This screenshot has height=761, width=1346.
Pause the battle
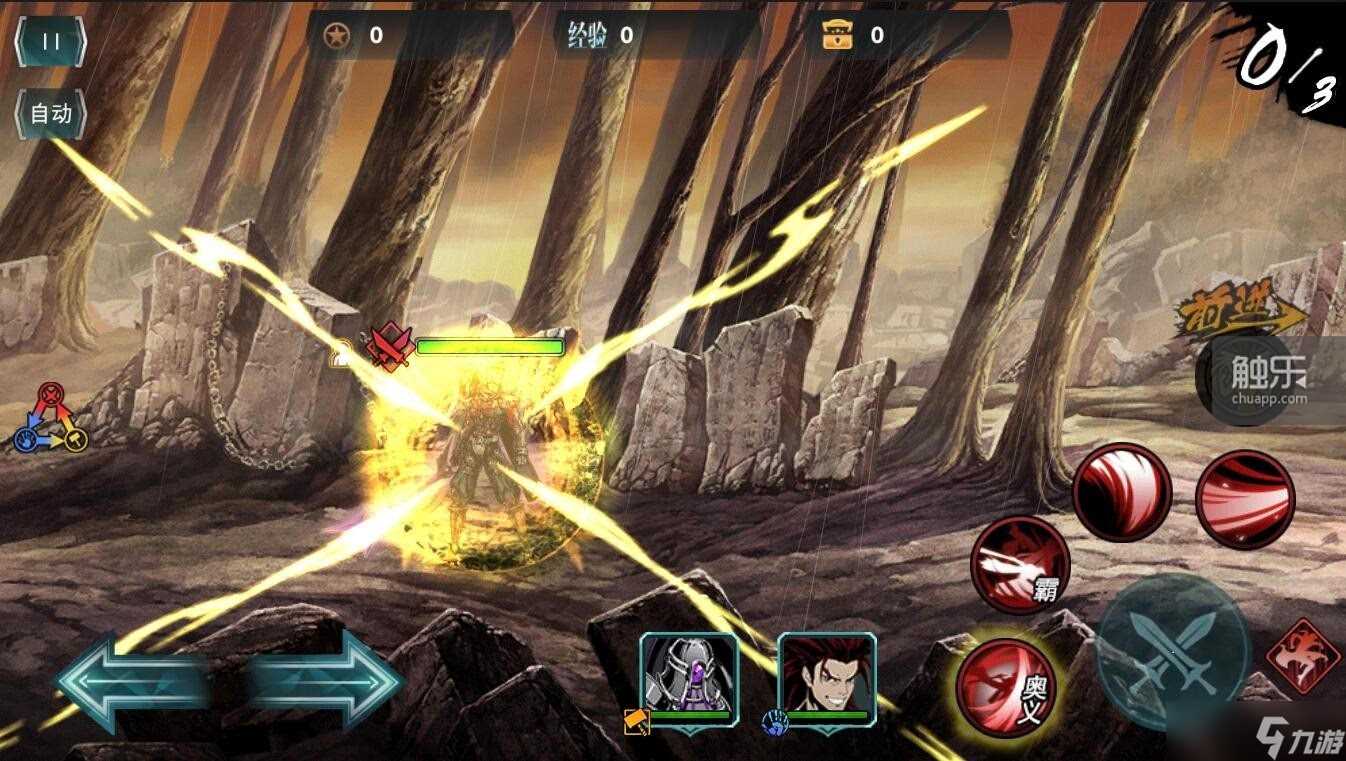coord(50,42)
